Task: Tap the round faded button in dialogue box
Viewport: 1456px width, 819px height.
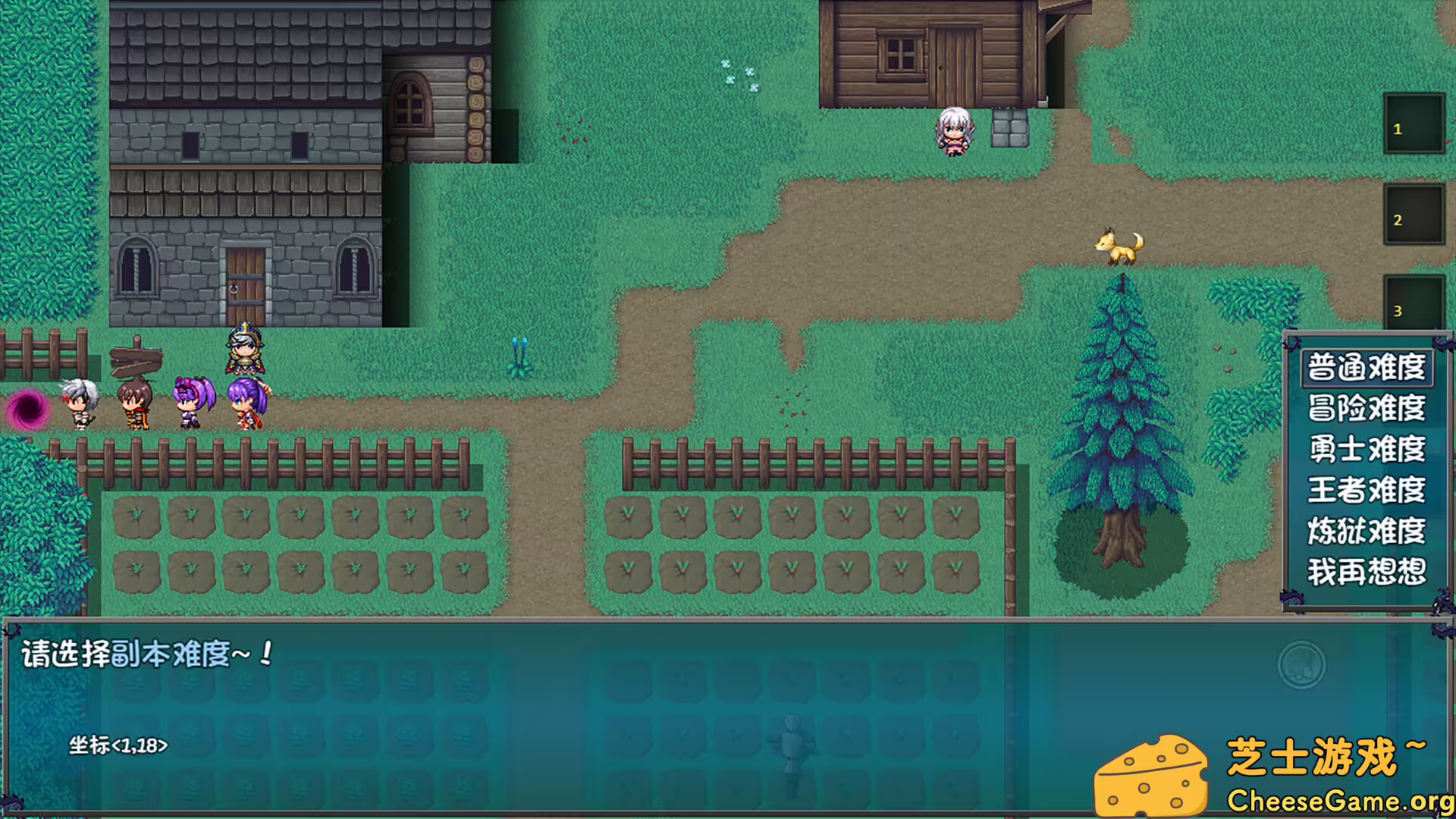Action: 1301,666
